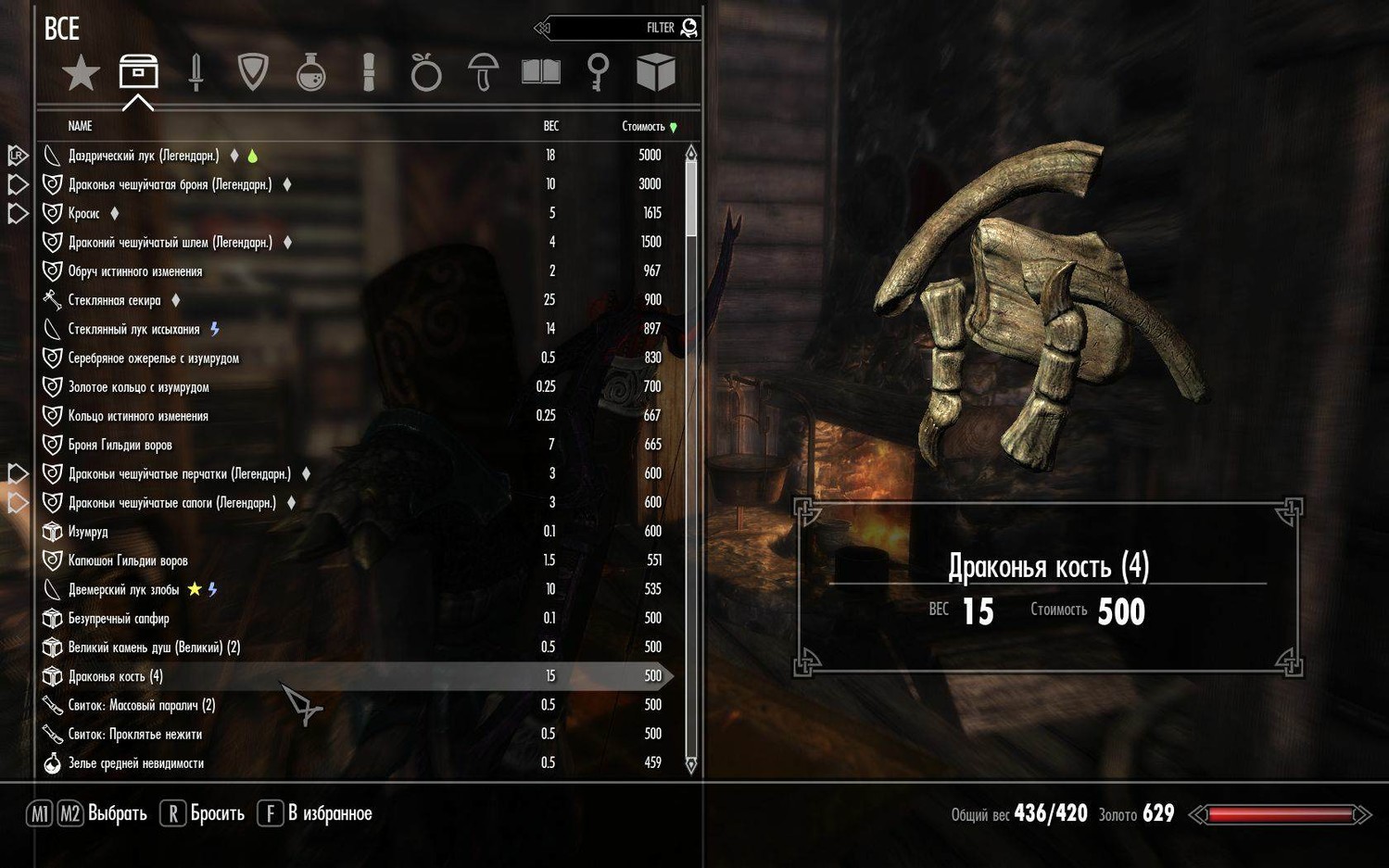Switch to the weapons sword category
Viewport: 1389px width, 868px height.
[196, 73]
